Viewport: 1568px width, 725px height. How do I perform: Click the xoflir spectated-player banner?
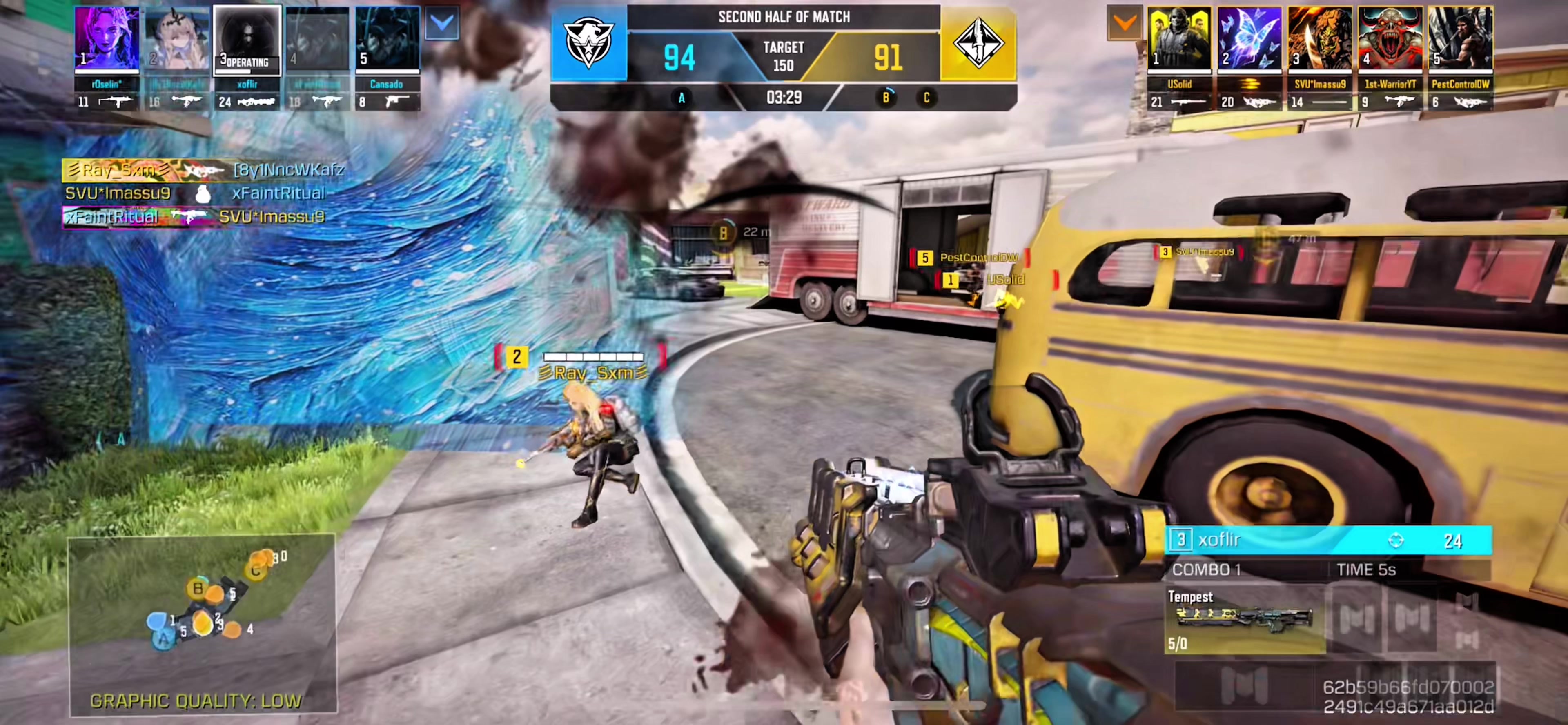tap(1327, 540)
